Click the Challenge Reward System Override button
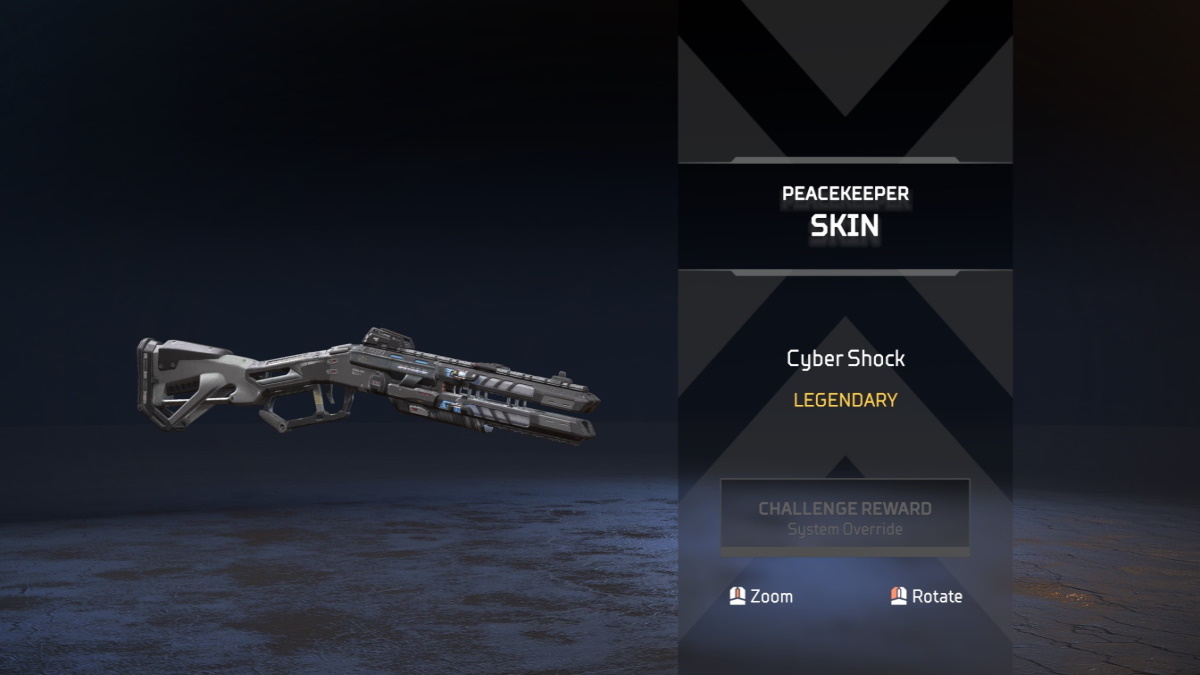The height and width of the screenshot is (675, 1200). coord(845,516)
